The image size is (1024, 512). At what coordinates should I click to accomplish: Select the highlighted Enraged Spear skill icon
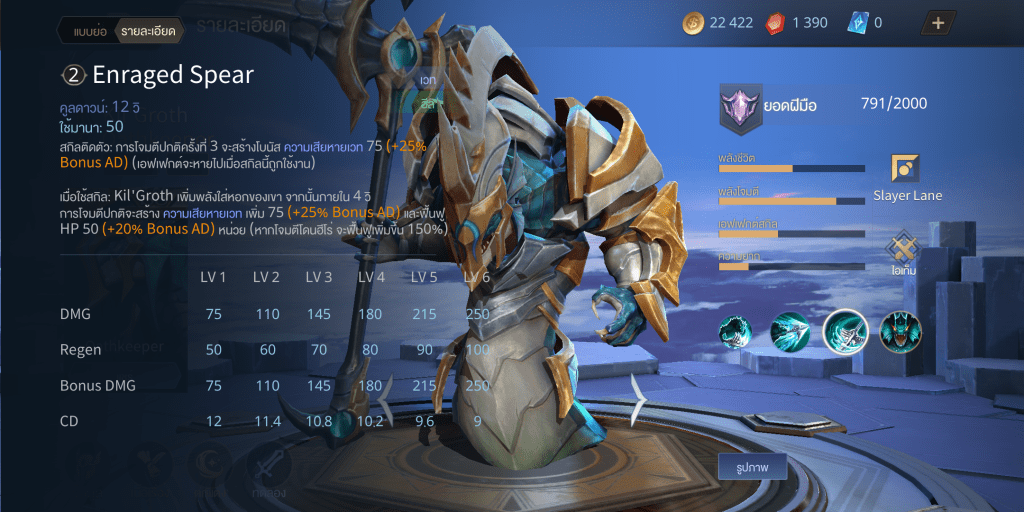point(843,333)
